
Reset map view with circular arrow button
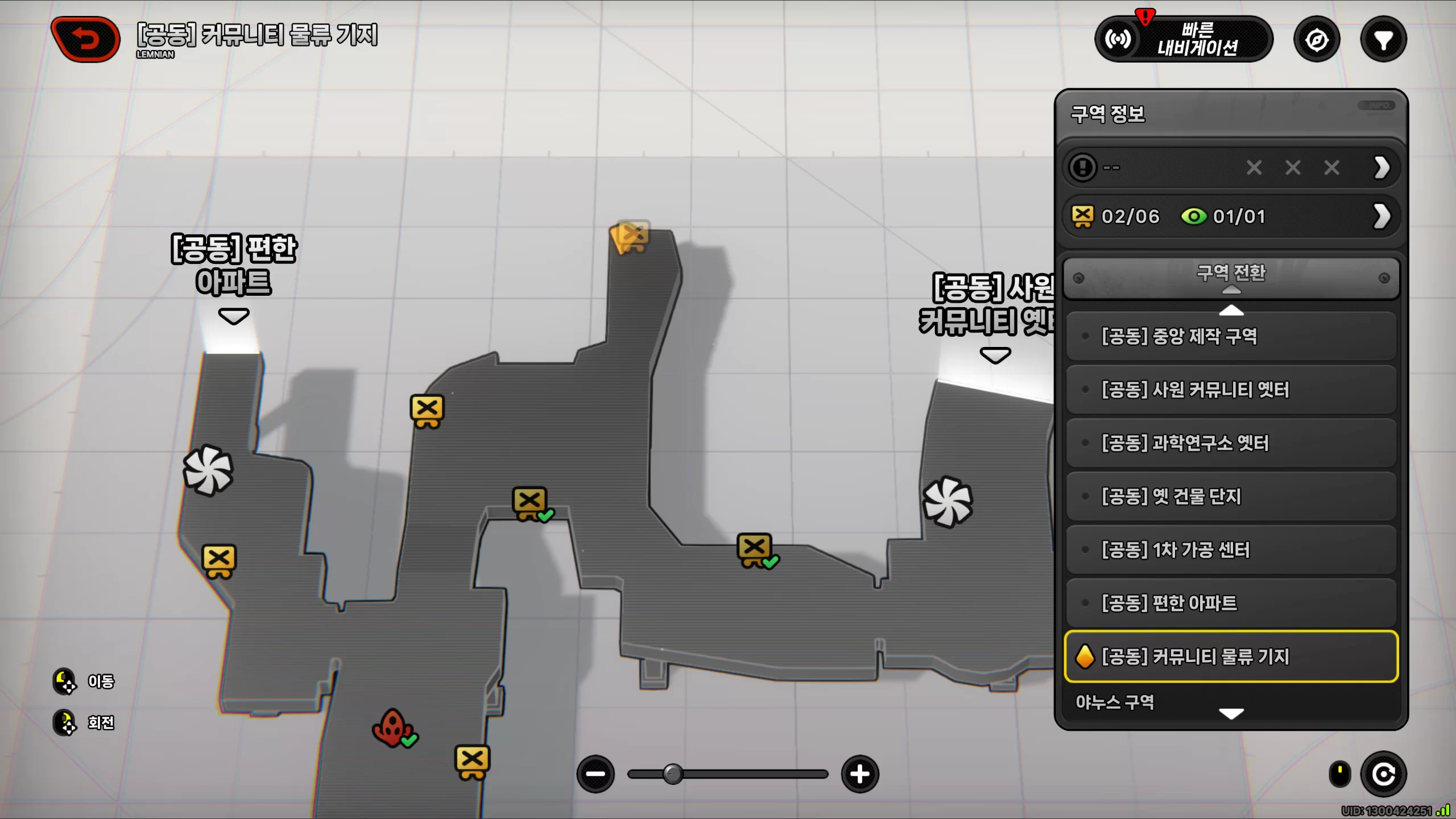1383,774
